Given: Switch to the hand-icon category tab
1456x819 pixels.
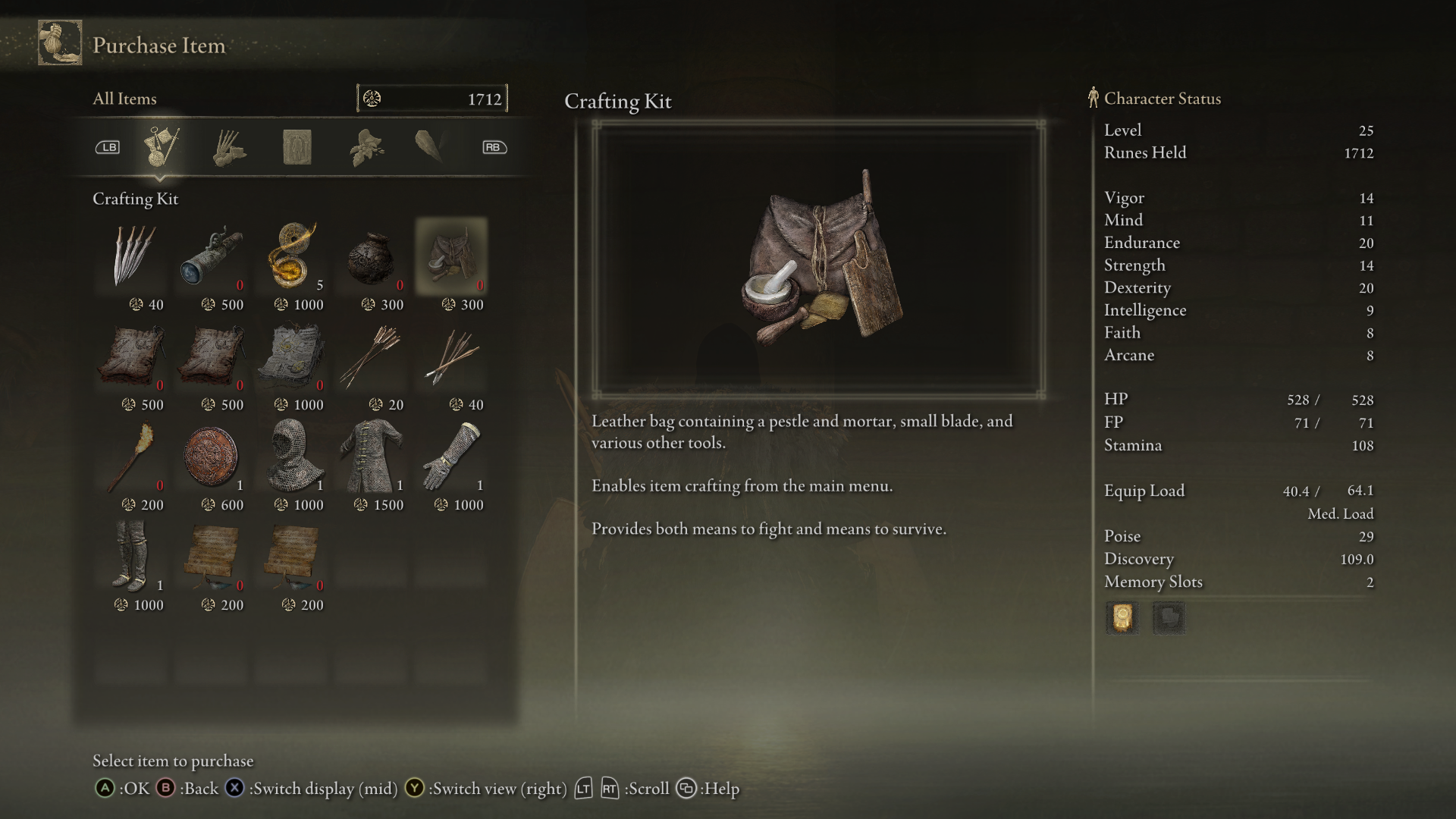Looking at the screenshot, I should tap(228, 147).
